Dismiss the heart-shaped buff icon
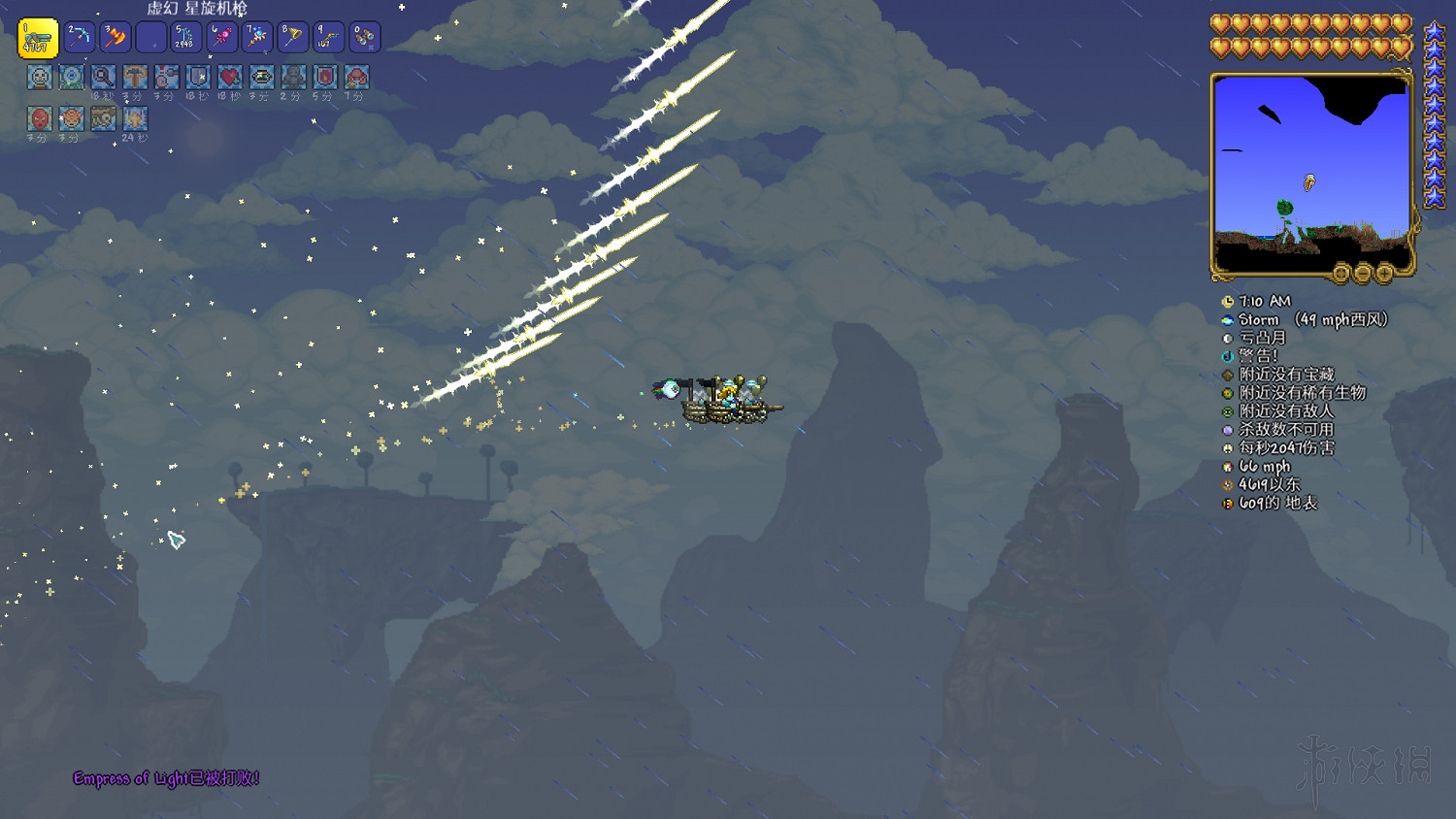 231,78
